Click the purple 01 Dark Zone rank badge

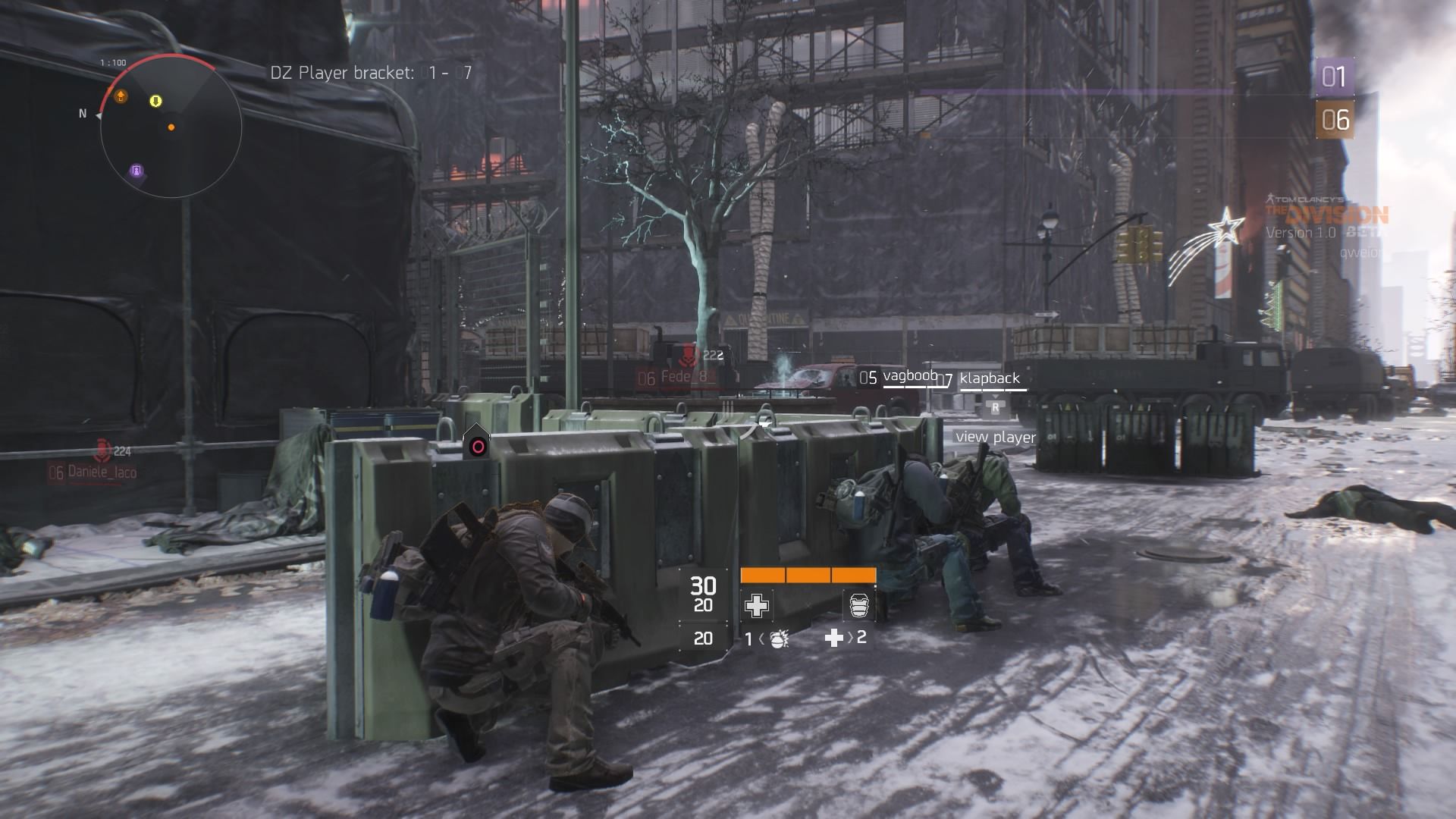click(x=1333, y=77)
